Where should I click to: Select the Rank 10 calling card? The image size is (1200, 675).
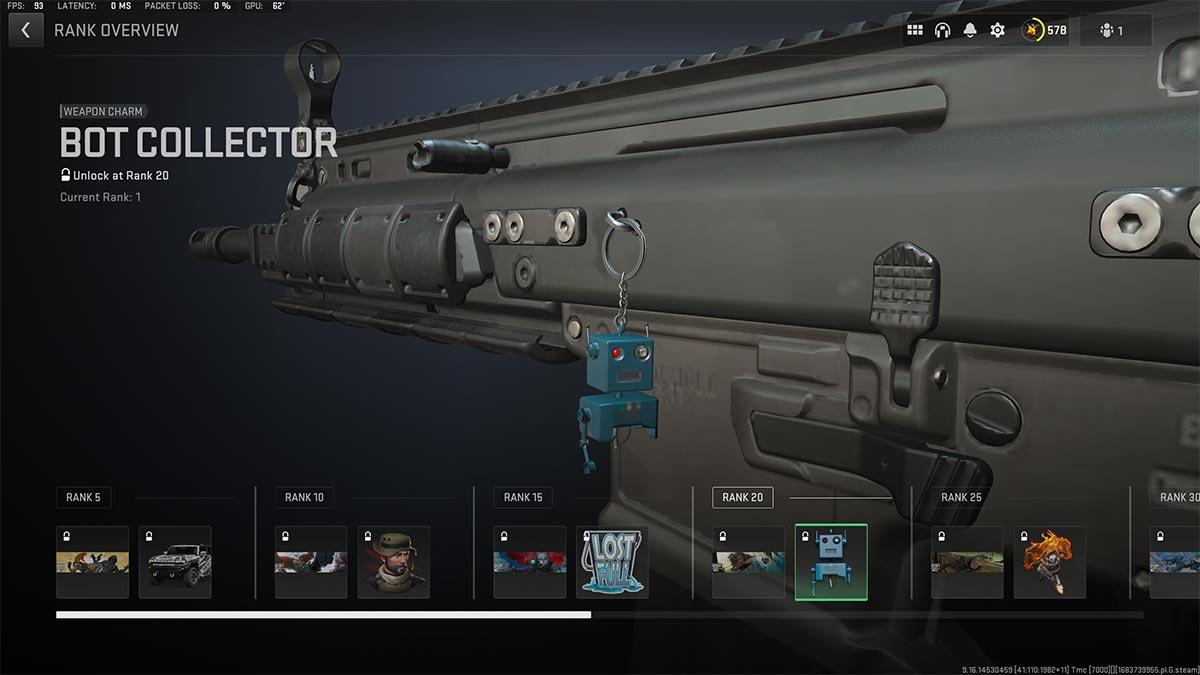(311, 562)
